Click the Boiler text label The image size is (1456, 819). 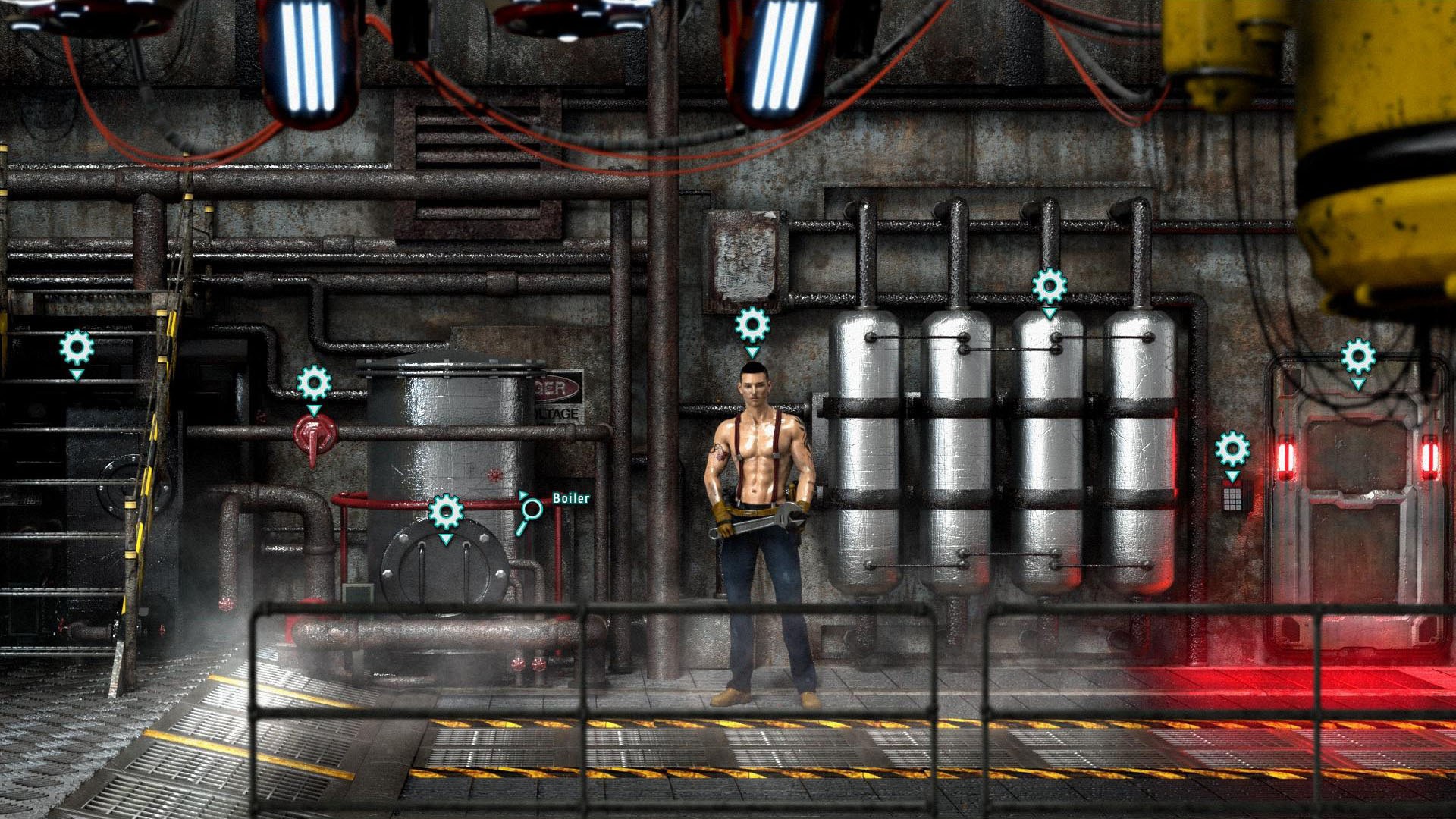point(572,499)
